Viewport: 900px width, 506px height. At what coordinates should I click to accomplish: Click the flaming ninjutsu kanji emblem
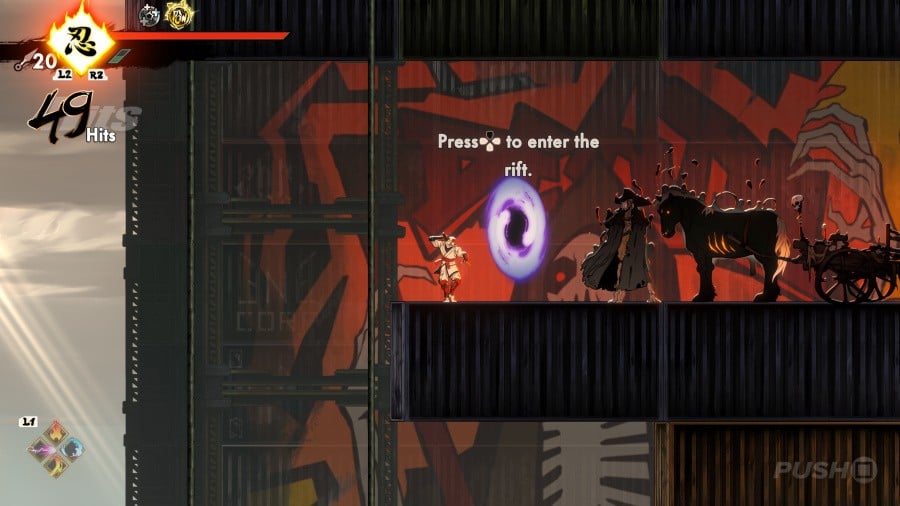pyautogui.click(x=73, y=41)
